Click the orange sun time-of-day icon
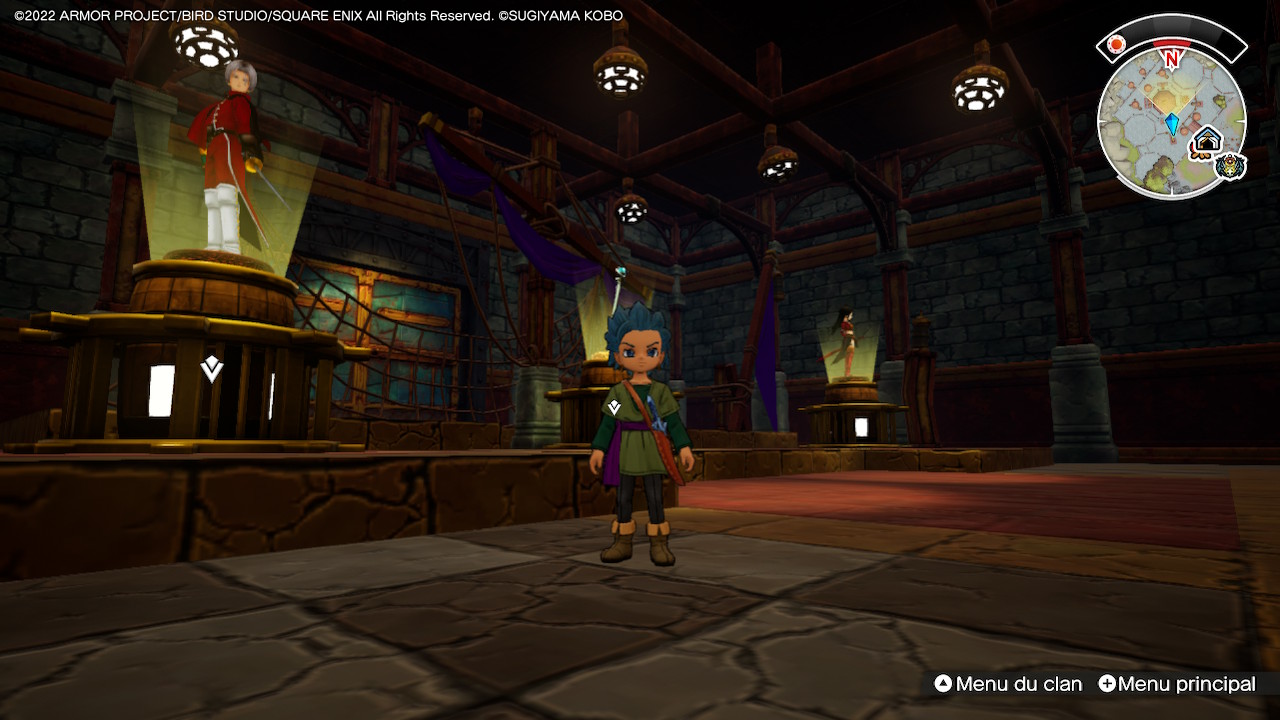 pos(1117,44)
